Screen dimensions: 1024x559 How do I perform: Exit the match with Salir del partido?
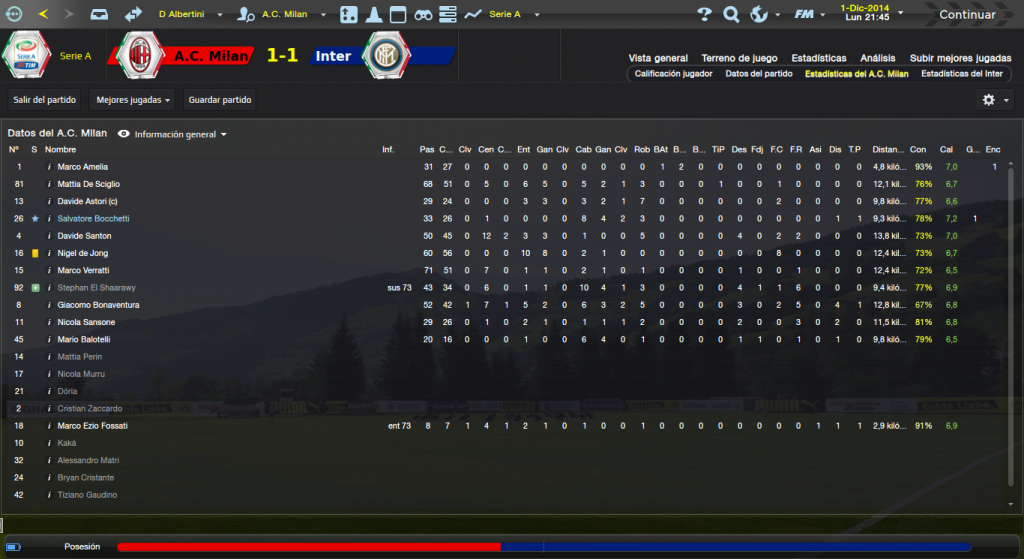pyautogui.click(x=45, y=100)
